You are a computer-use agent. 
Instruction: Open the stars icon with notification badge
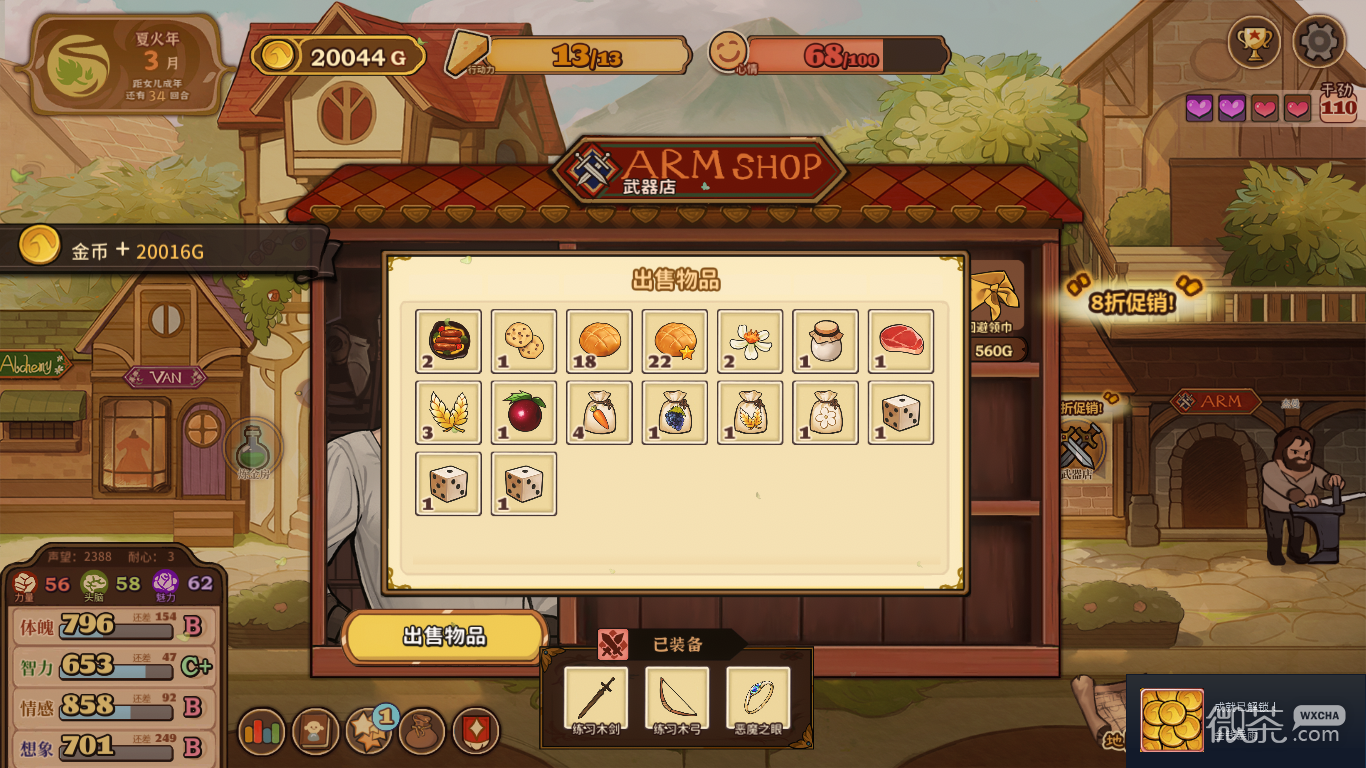pos(368,732)
